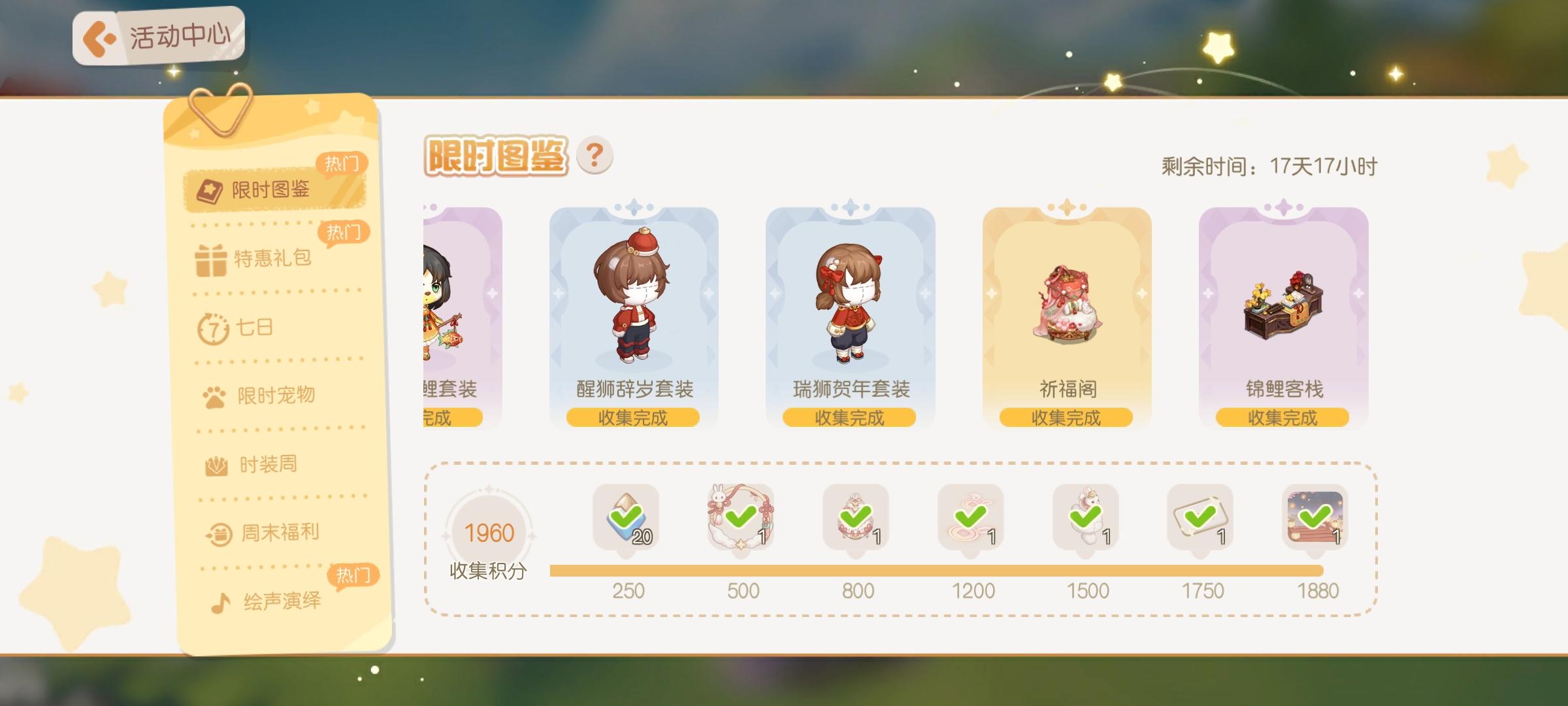Tap the green checkmark at 500 points
This screenshot has width=1568, height=706.
coord(740,515)
